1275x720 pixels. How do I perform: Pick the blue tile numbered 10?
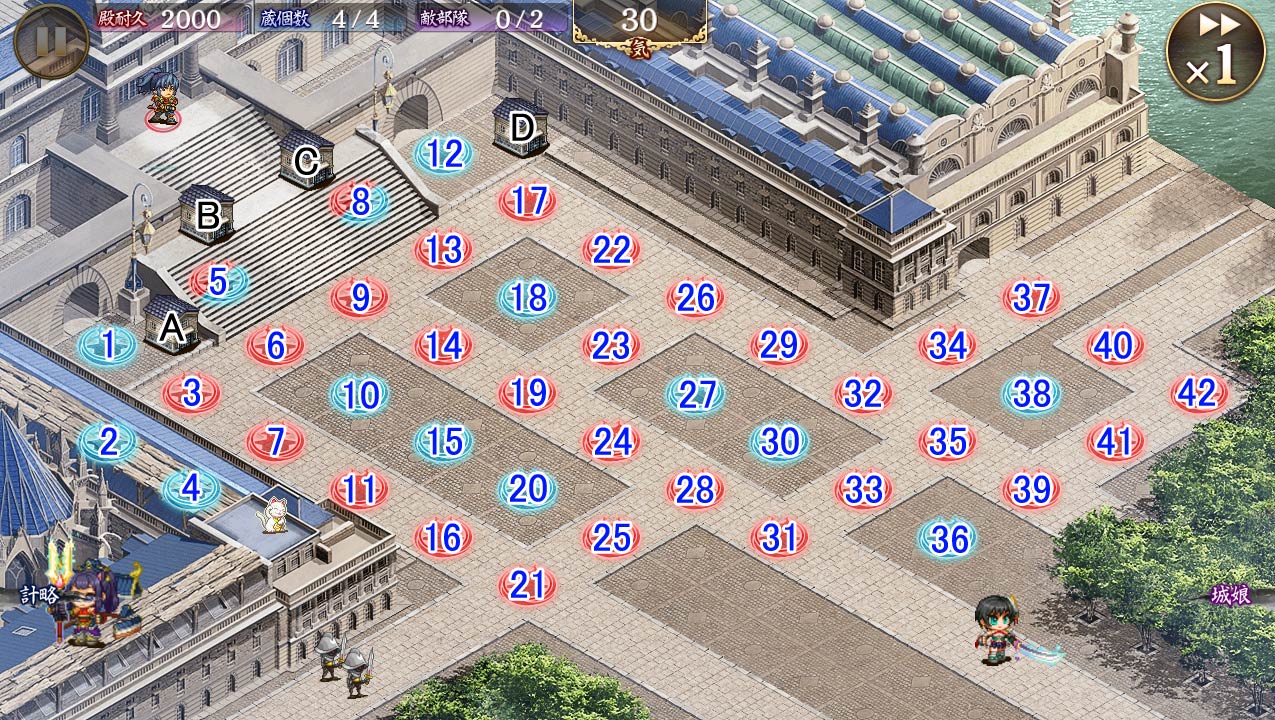pyautogui.click(x=360, y=395)
